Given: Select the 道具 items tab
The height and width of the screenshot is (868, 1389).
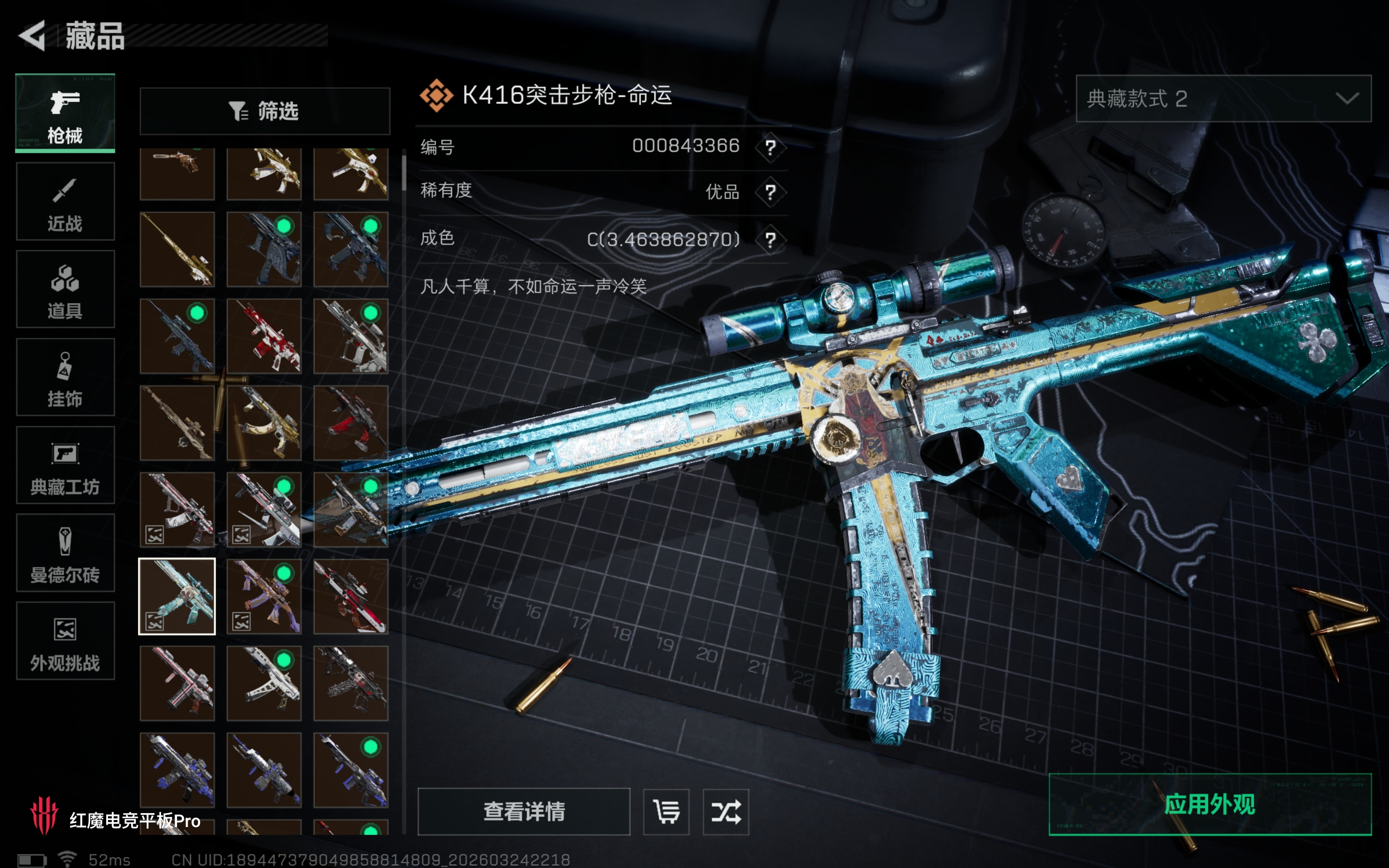Looking at the screenshot, I should click(65, 289).
